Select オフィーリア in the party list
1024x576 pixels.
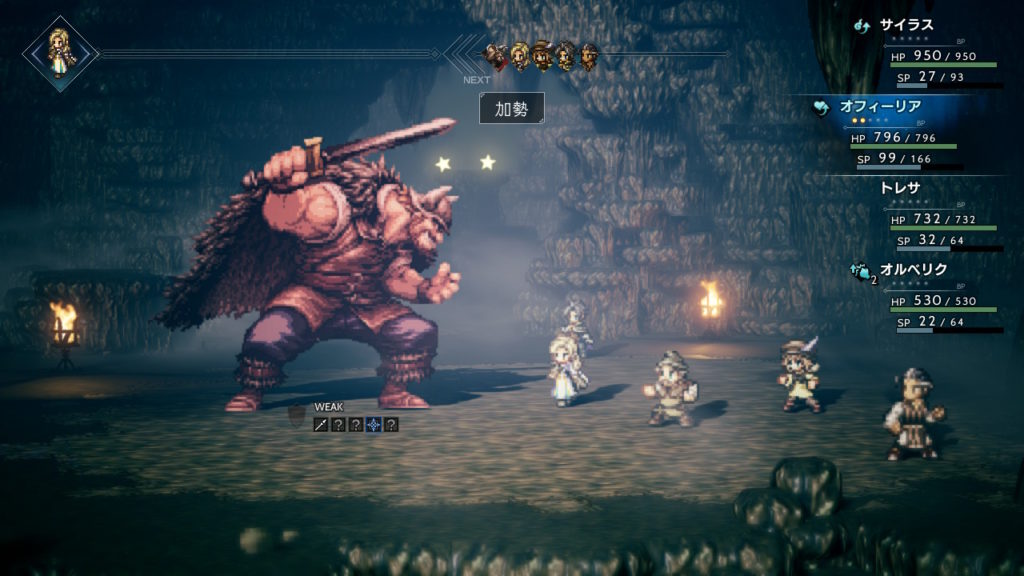880,106
